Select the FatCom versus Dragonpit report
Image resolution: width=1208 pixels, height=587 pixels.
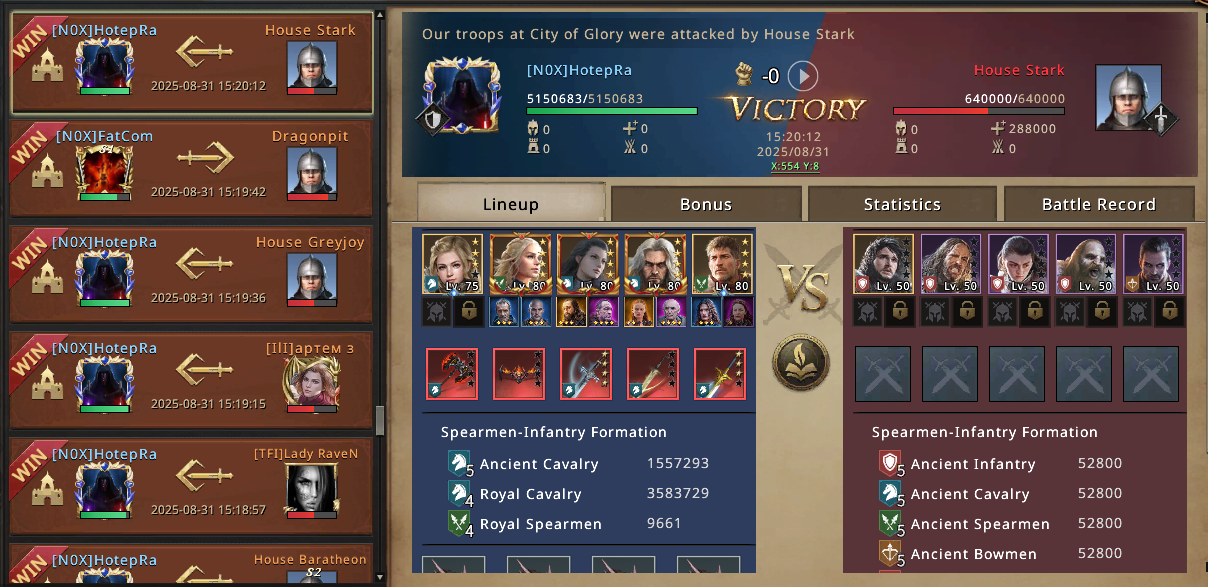[x=190, y=169]
